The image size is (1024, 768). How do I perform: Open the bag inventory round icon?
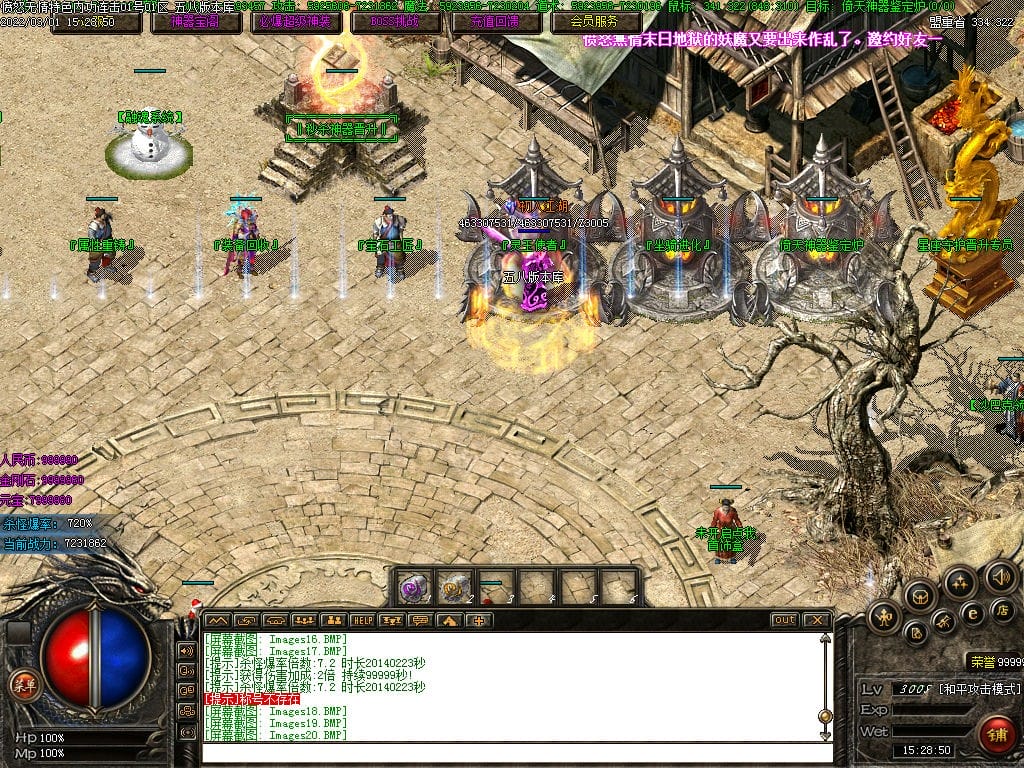point(920,597)
